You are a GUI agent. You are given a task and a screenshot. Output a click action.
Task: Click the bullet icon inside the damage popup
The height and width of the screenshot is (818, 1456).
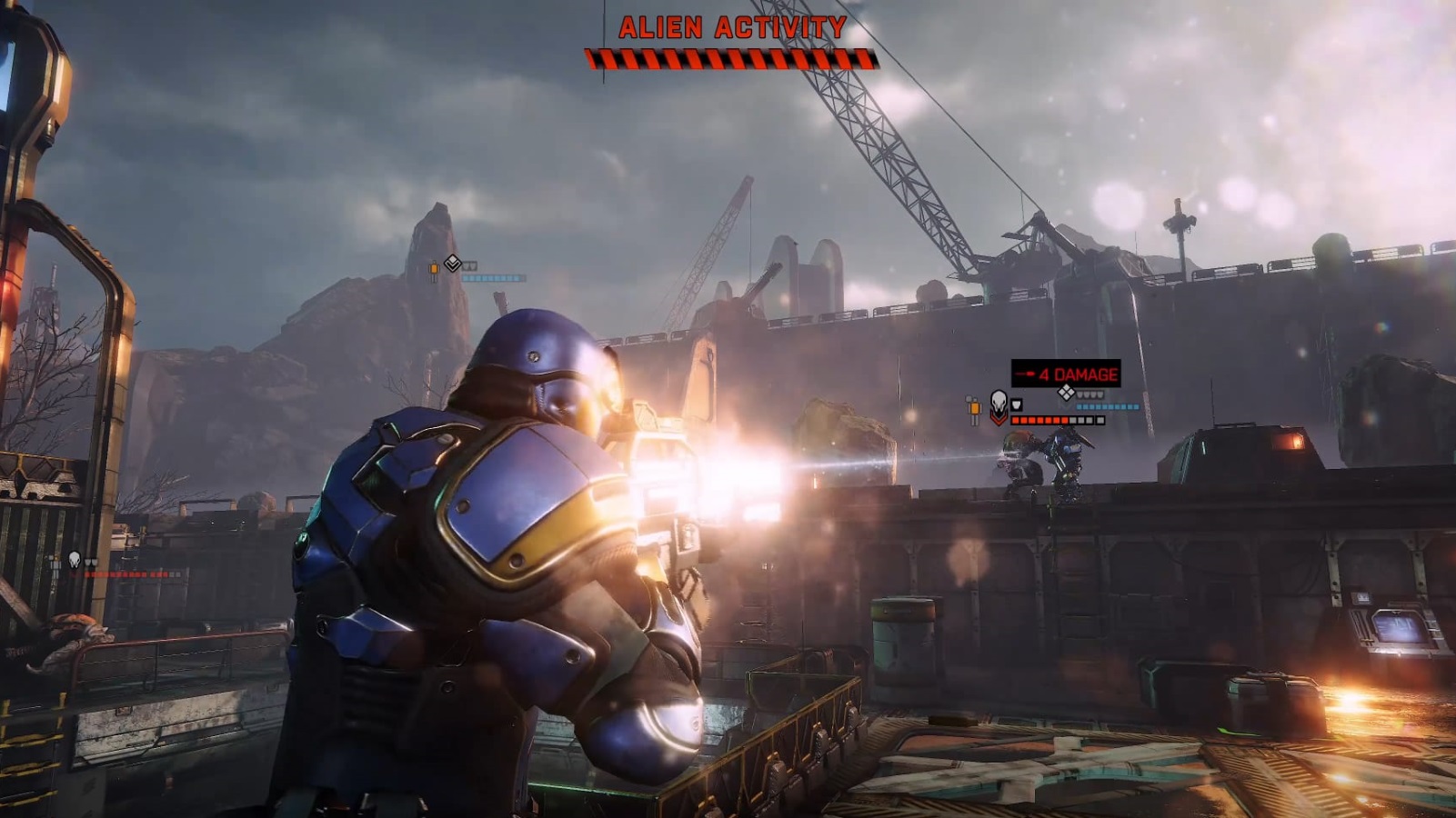click(x=1025, y=374)
